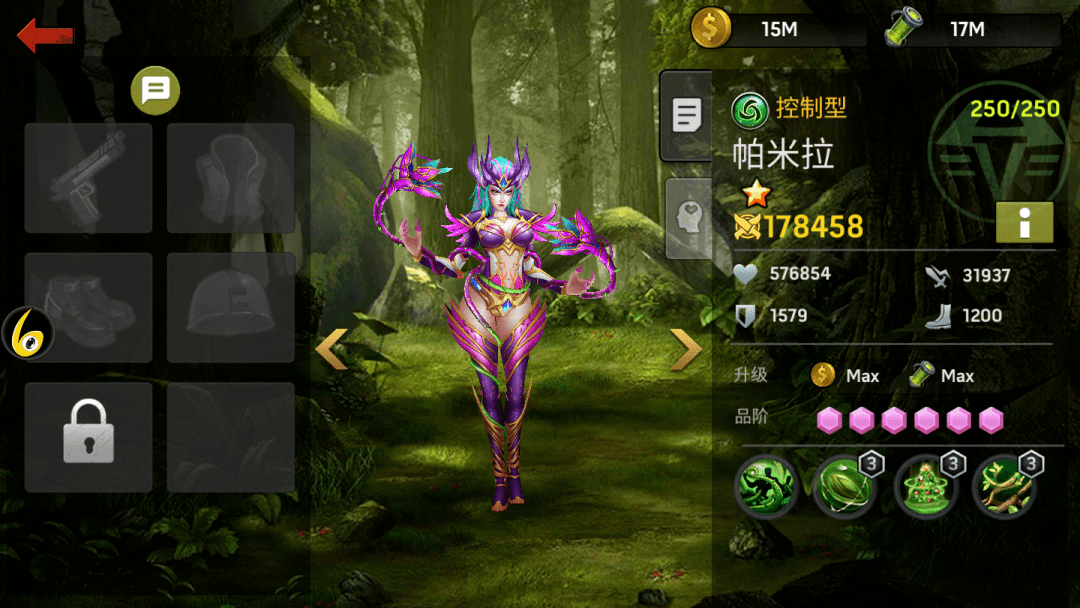
Task: Go back with the red arrow
Action: [45, 37]
